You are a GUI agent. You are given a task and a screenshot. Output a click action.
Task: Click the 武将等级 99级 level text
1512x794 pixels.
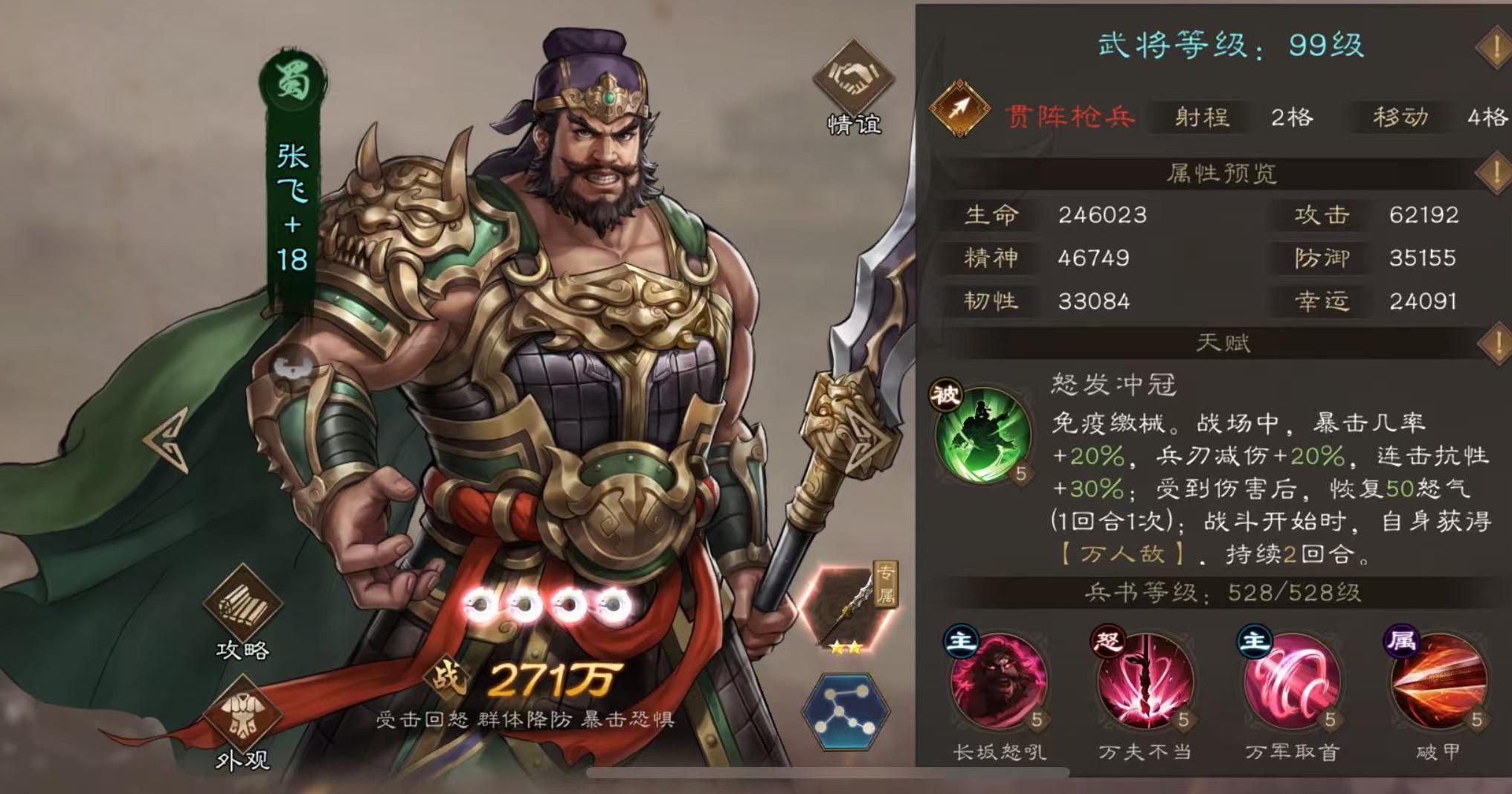coord(1227,43)
